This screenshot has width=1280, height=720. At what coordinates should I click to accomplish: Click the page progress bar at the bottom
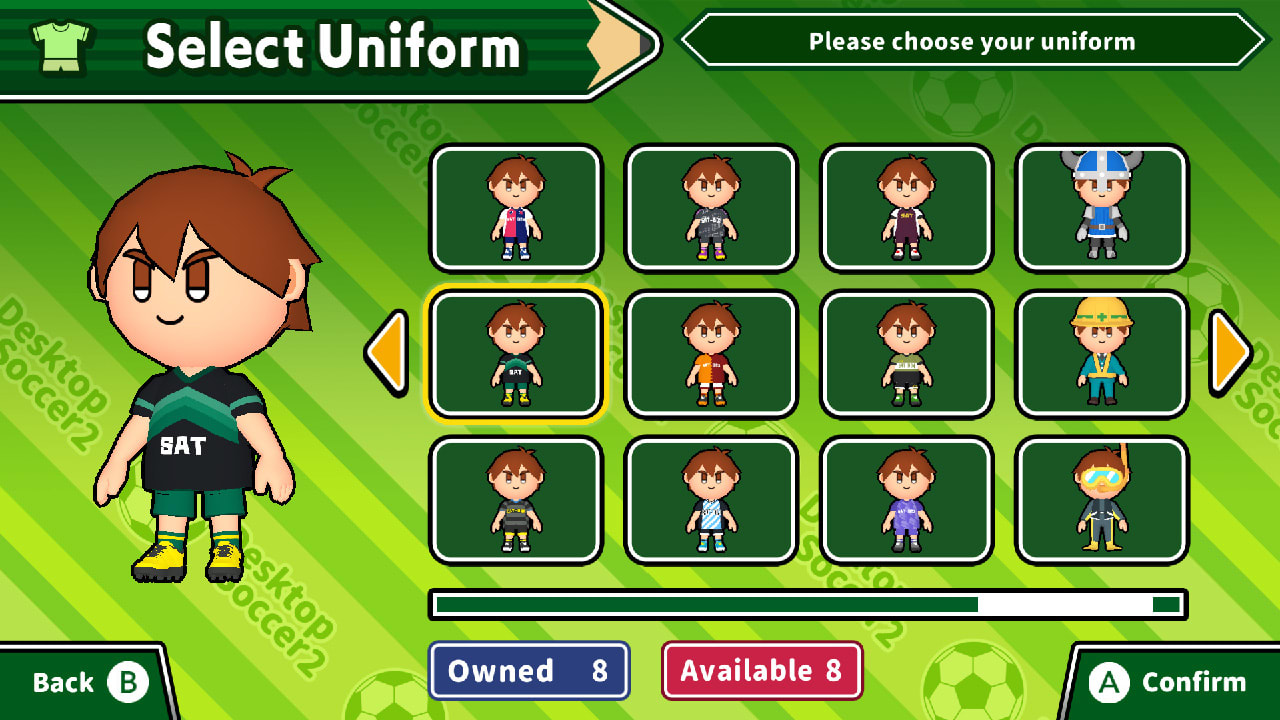coord(800,605)
